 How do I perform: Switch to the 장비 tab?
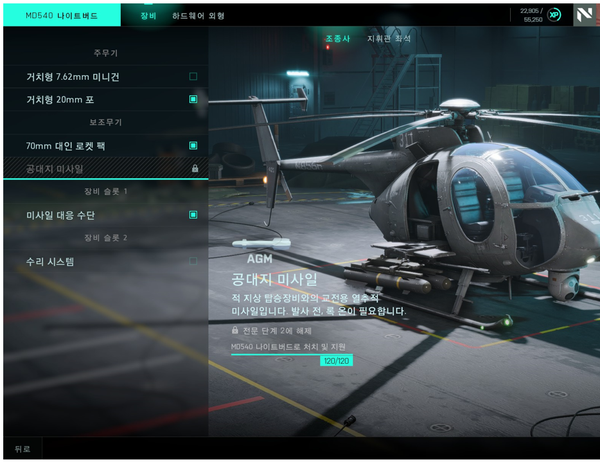(147, 16)
